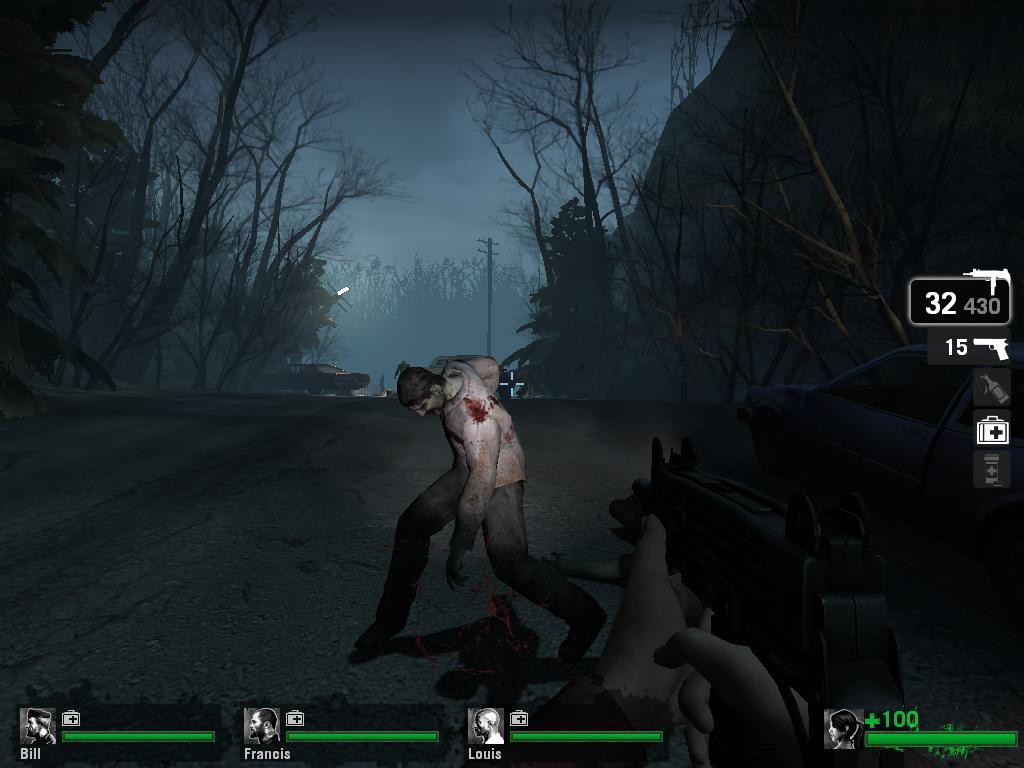The image size is (1024, 768).
Task: Select the first aid kit slot
Action: 992,430
